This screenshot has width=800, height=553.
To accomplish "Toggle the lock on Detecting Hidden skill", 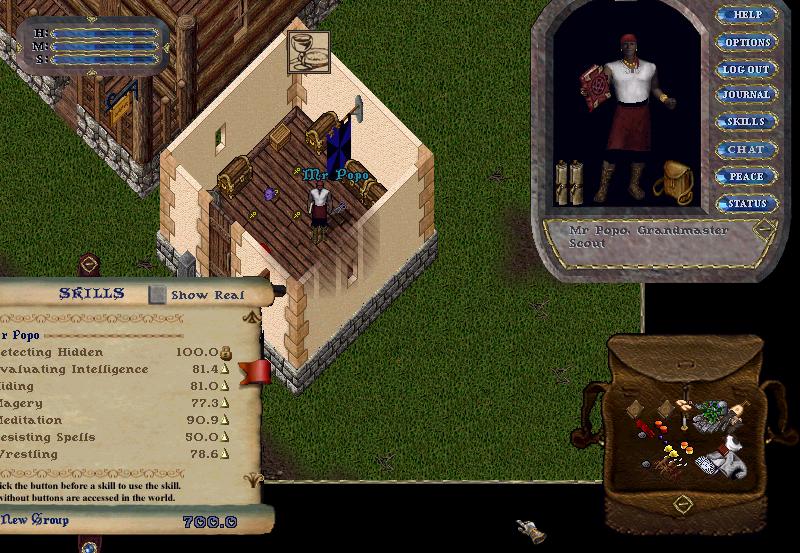I will coord(226,352).
